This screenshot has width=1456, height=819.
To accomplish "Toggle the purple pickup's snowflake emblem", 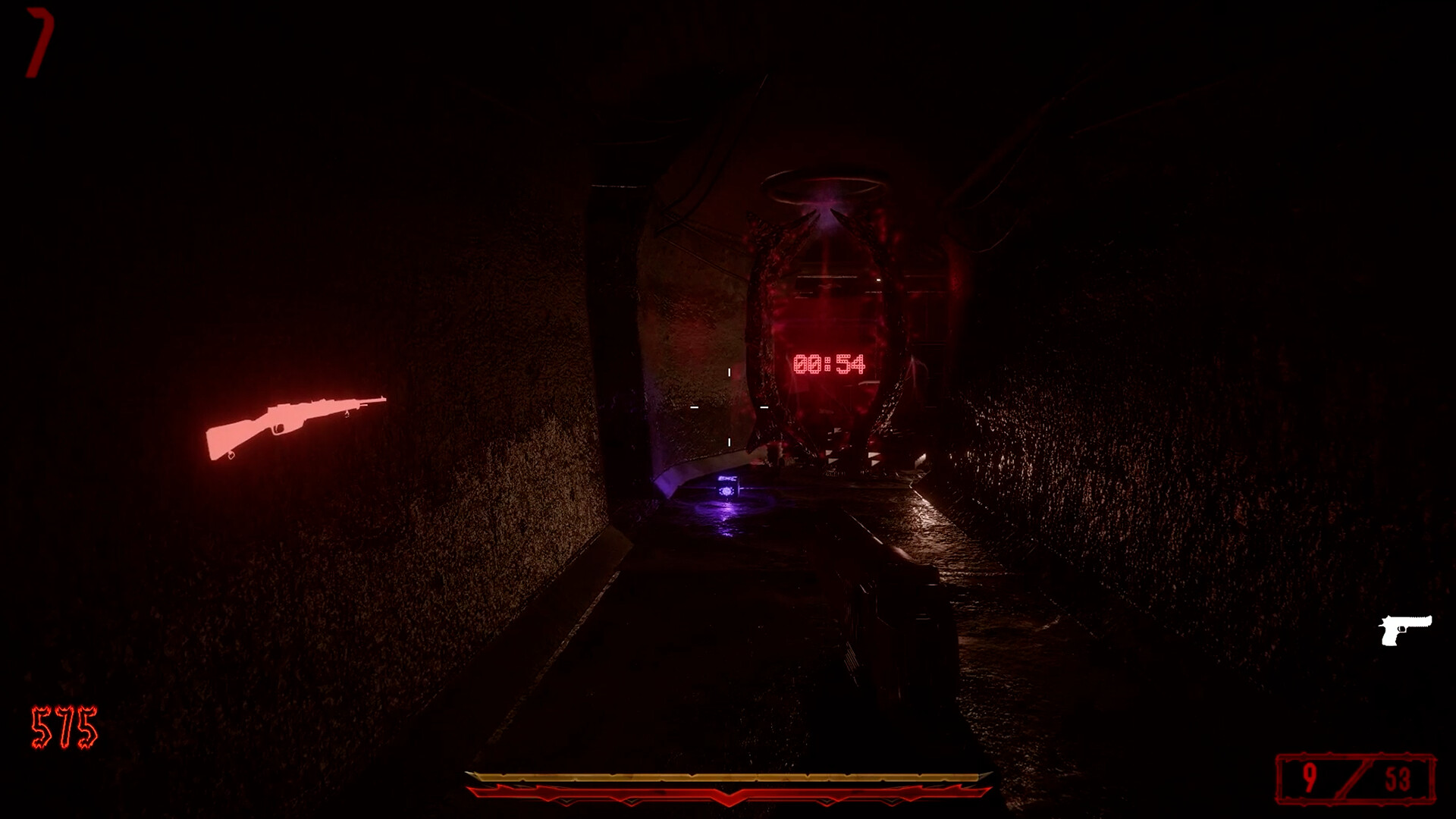I will pyautogui.click(x=726, y=491).
